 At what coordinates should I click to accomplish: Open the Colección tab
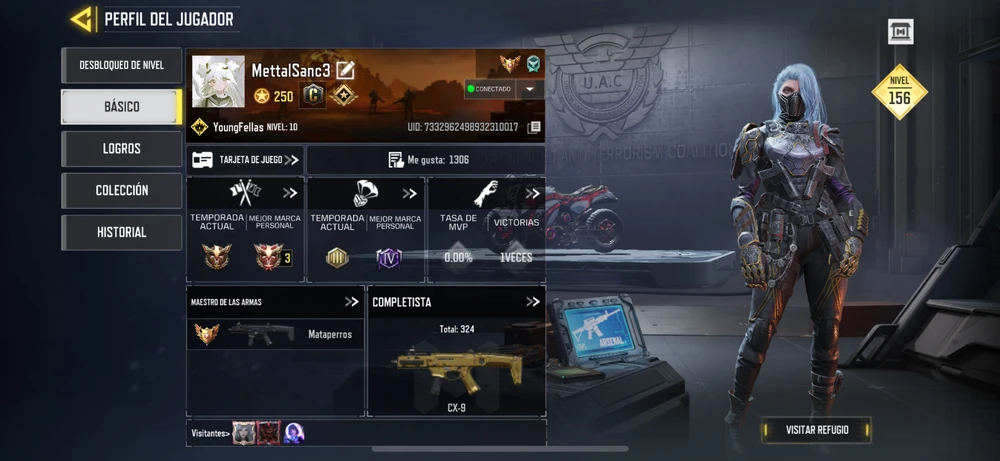(121, 190)
